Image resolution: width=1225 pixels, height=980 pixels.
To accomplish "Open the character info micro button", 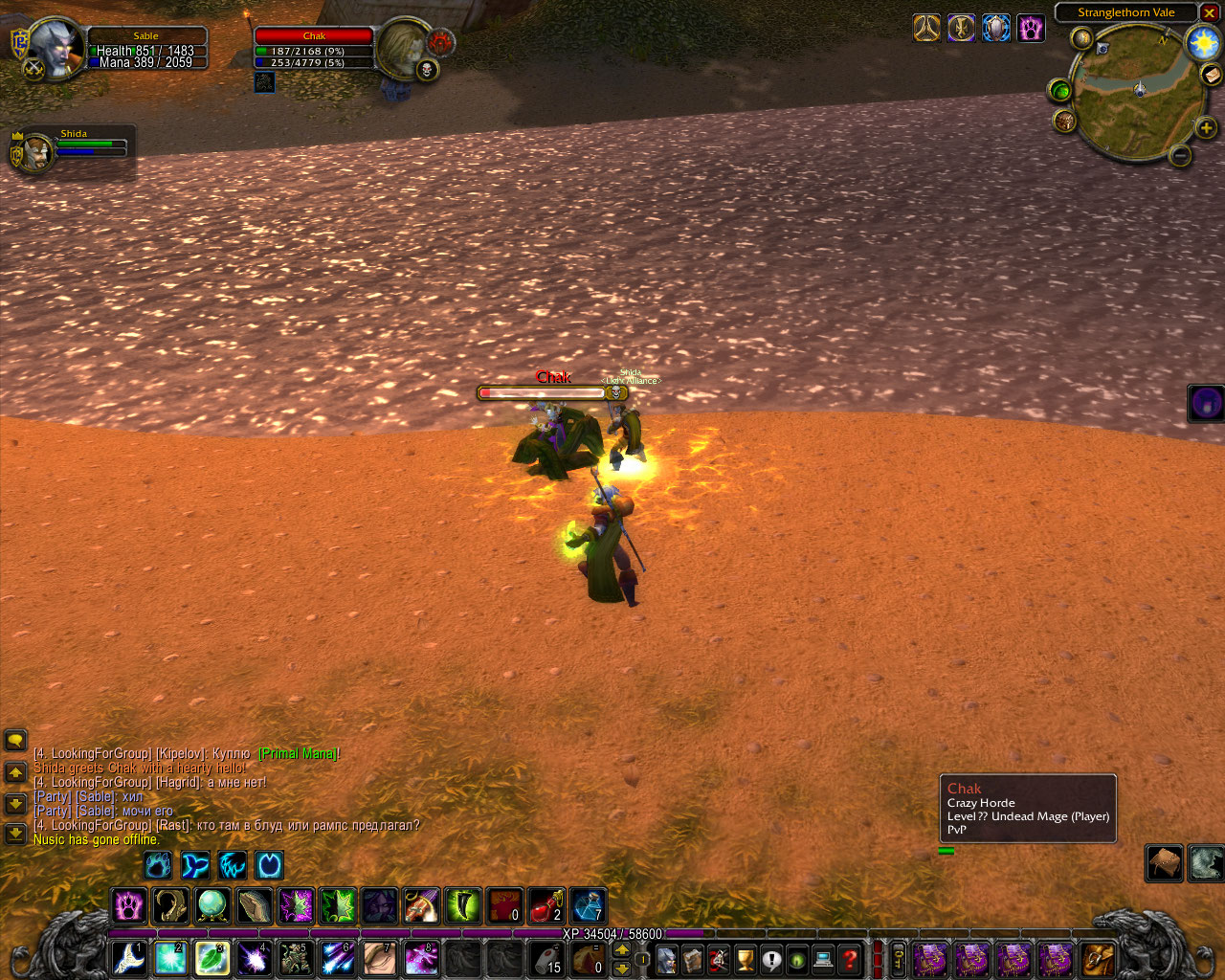I will pos(667,958).
